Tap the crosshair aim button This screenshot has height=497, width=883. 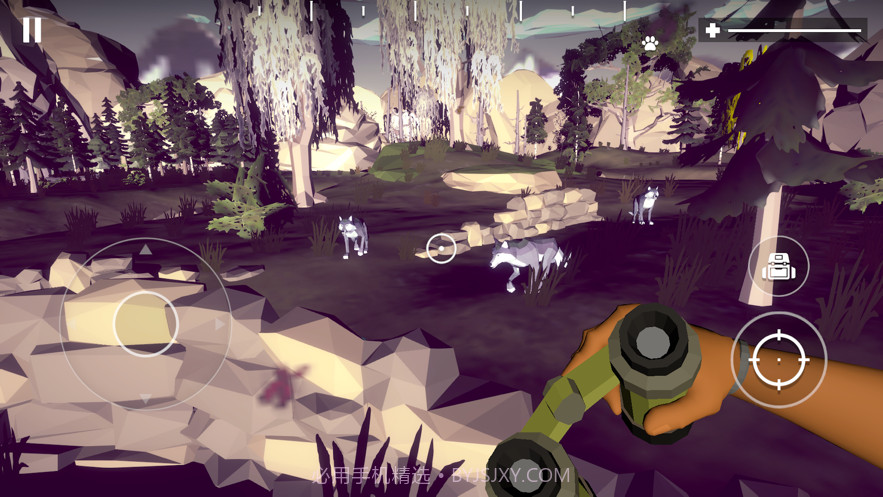tap(779, 360)
